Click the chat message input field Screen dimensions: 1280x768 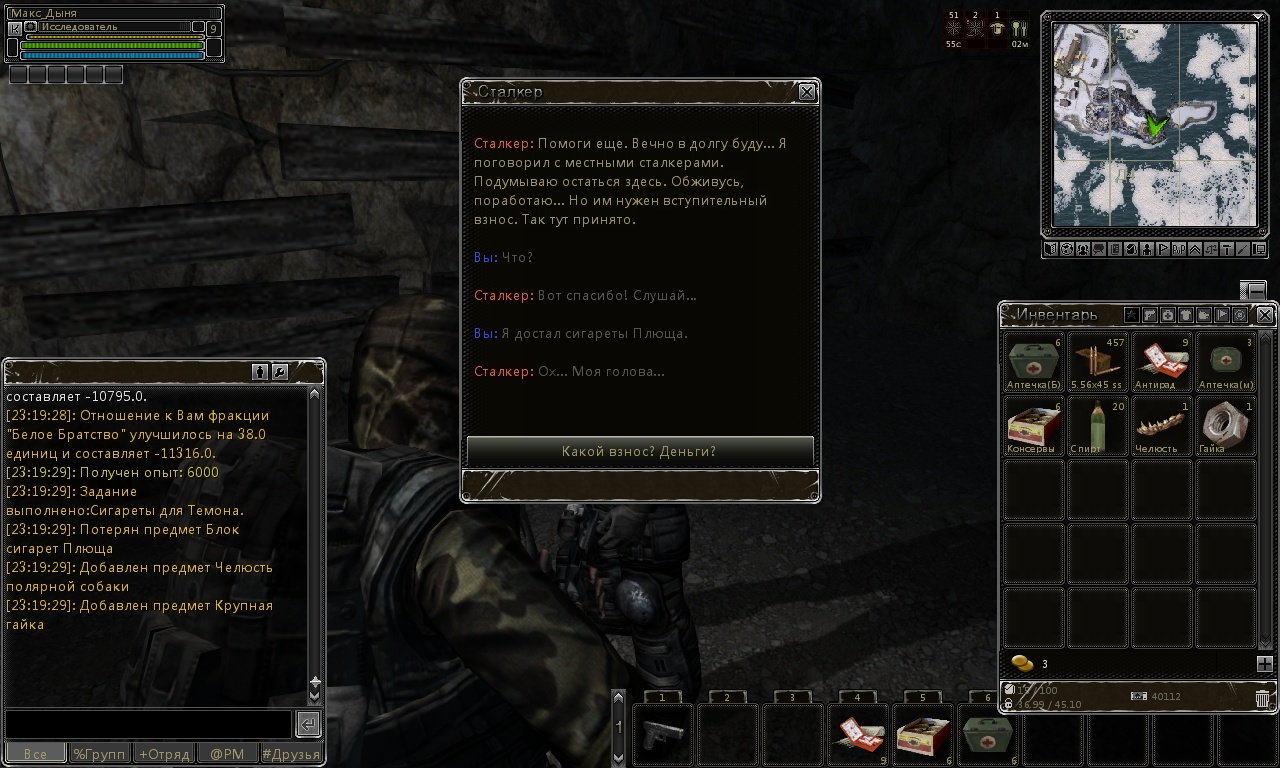pos(148,723)
